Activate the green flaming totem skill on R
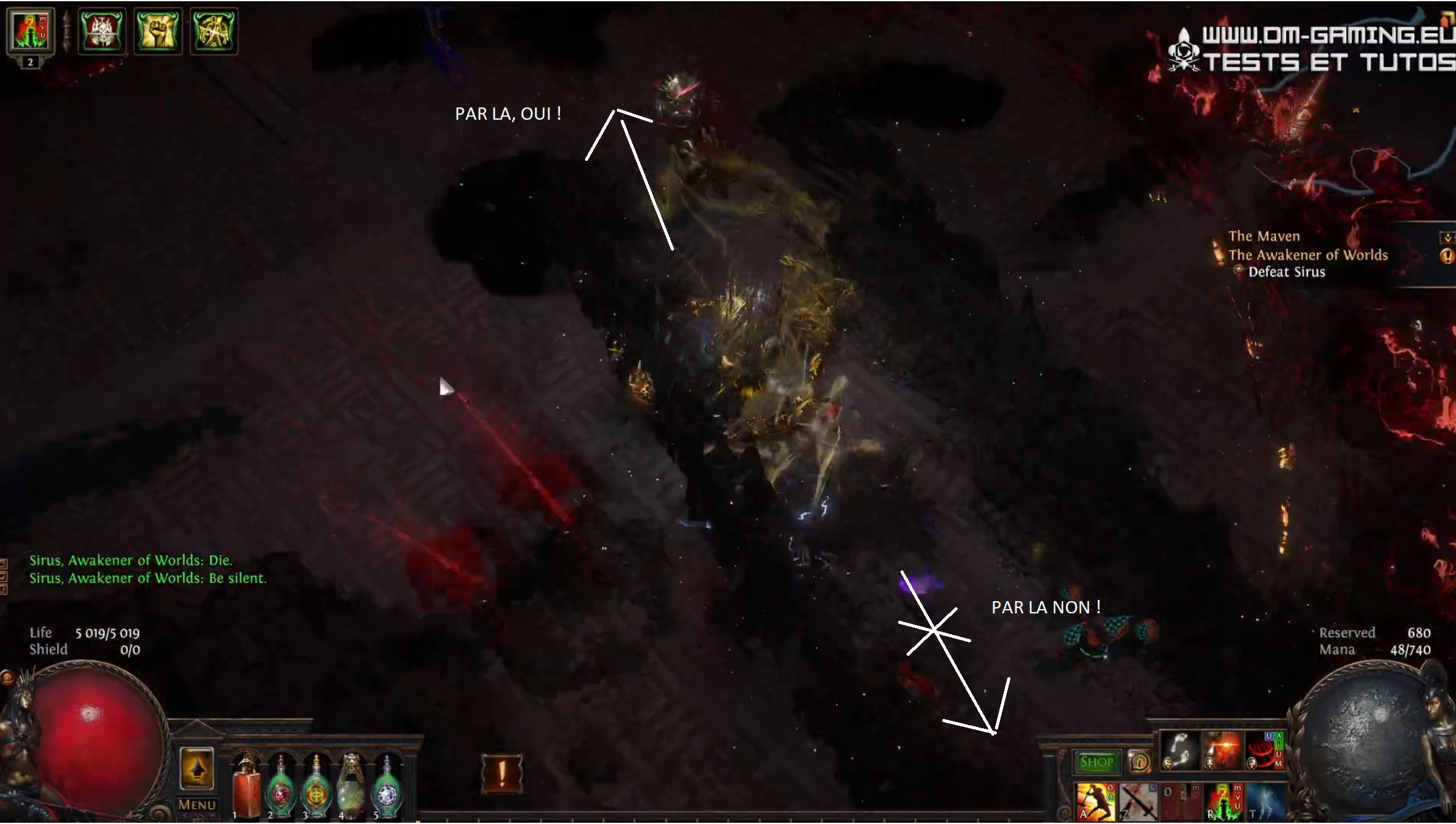 (1223, 802)
